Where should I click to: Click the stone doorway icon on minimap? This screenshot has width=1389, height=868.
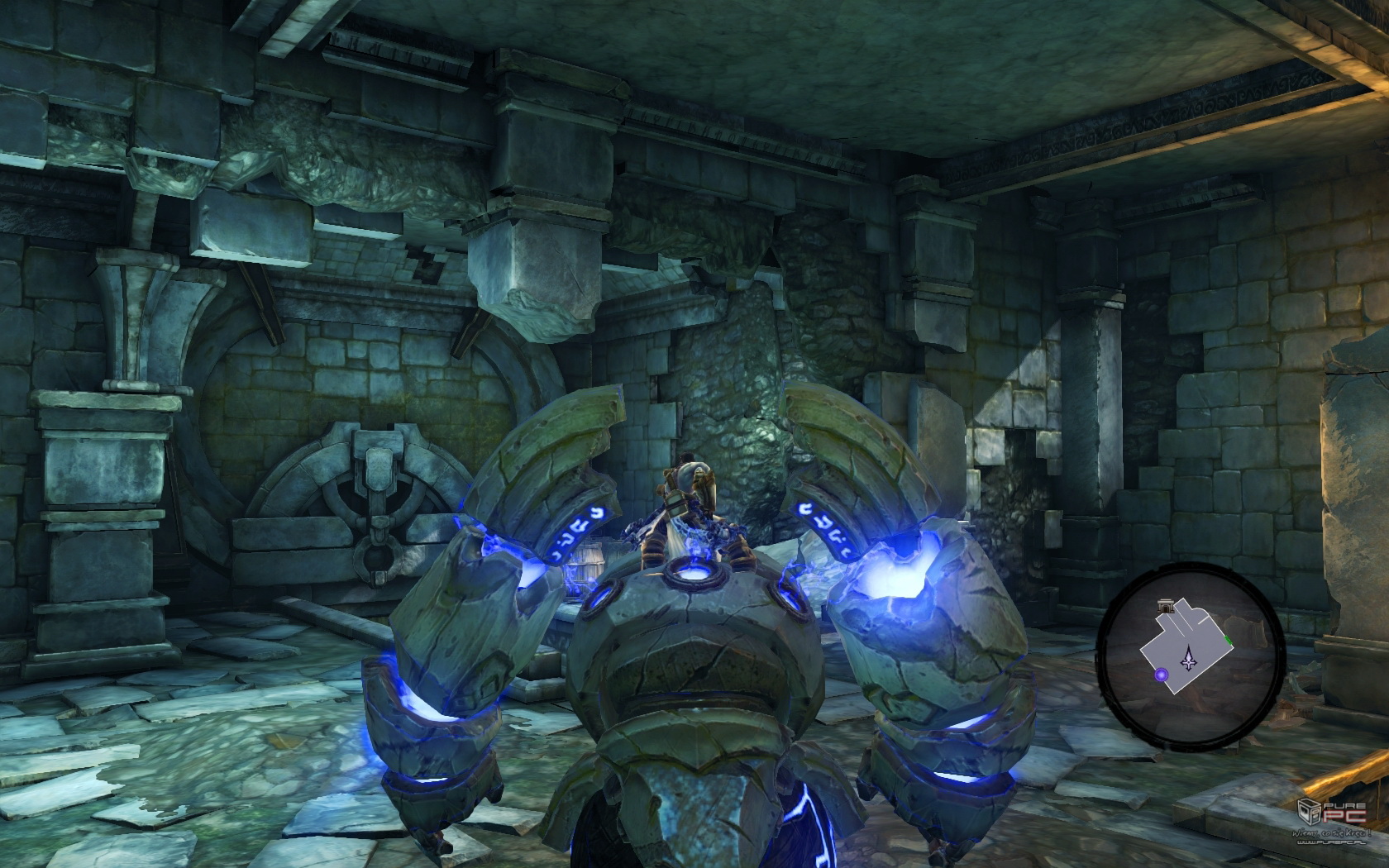(1167, 608)
